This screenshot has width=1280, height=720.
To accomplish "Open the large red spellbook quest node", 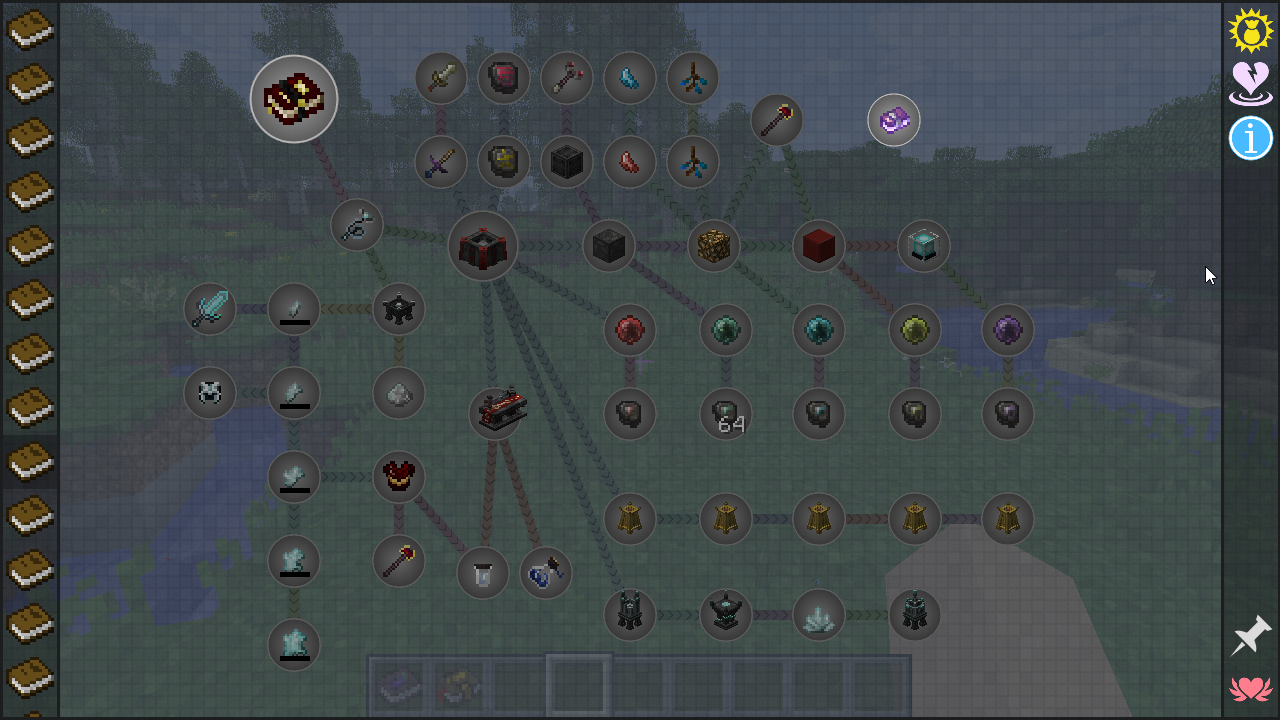I will tap(294, 99).
